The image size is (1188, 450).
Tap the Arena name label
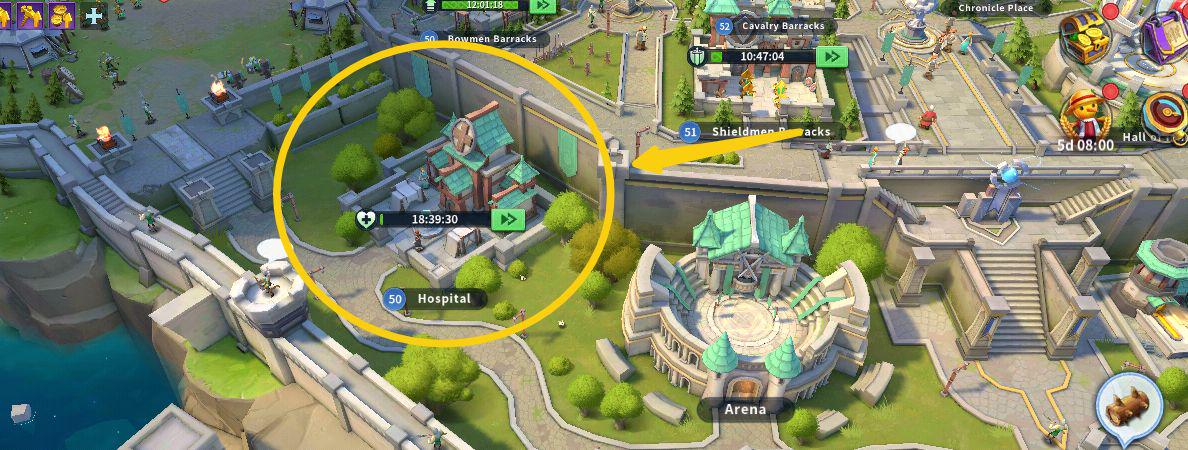pyautogui.click(x=745, y=409)
